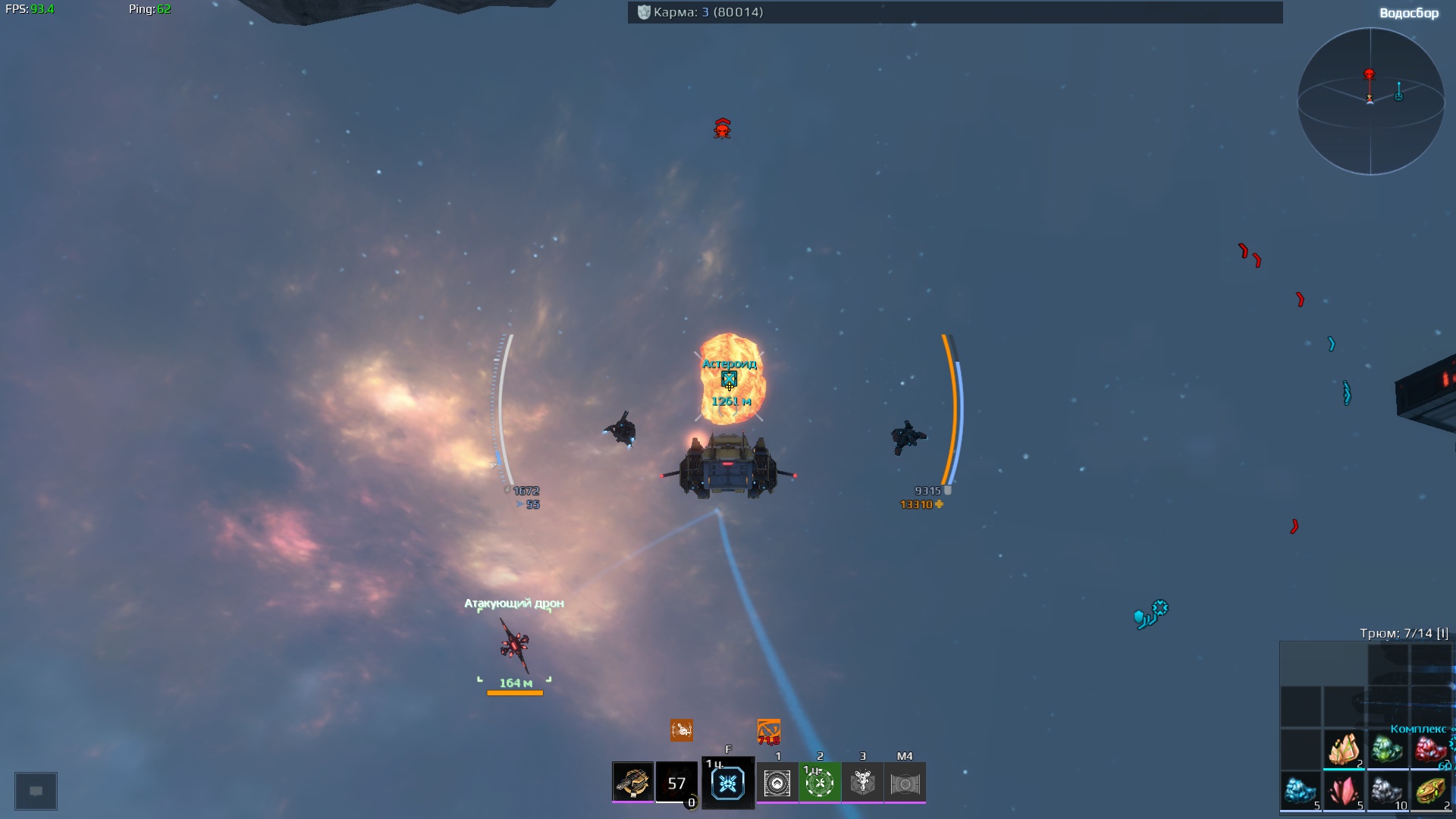Select the dark green ore in cargo
Image resolution: width=1456 pixels, height=819 pixels.
pos(1387,749)
